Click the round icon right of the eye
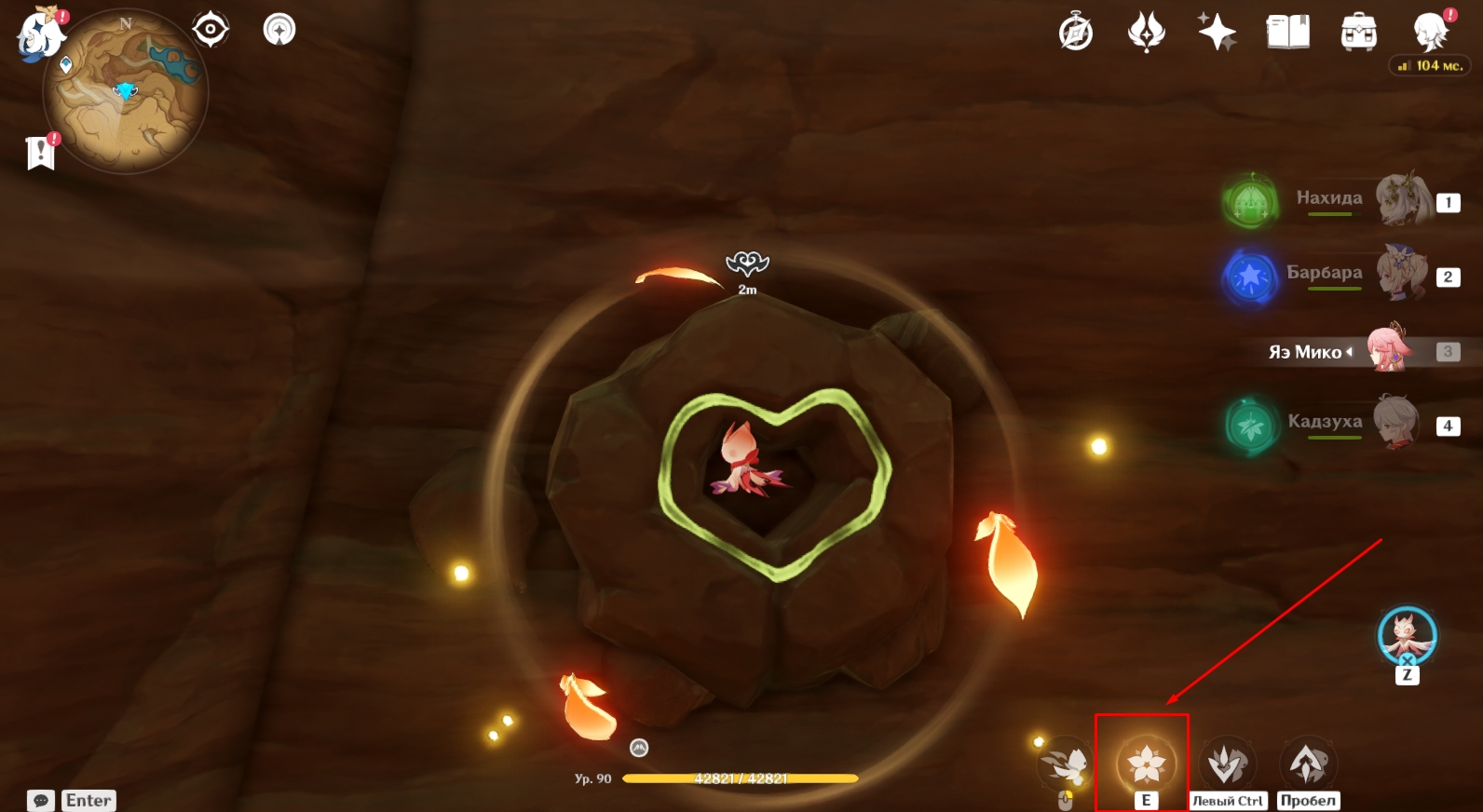 point(279,30)
